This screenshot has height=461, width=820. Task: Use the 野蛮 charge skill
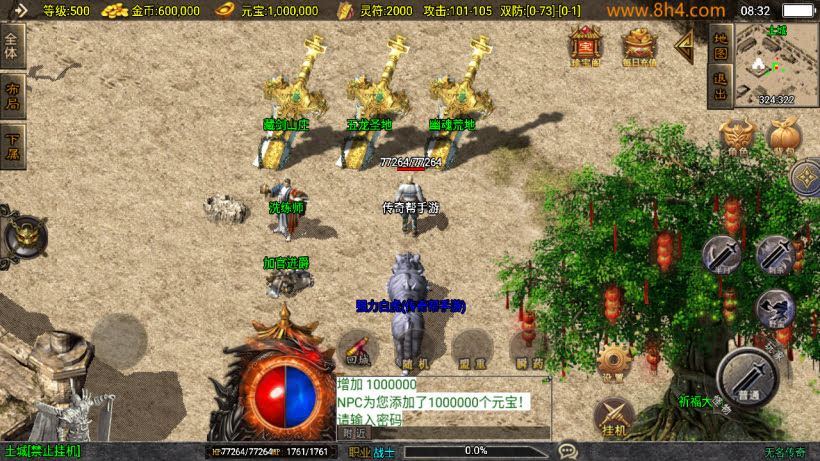point(773,308)
